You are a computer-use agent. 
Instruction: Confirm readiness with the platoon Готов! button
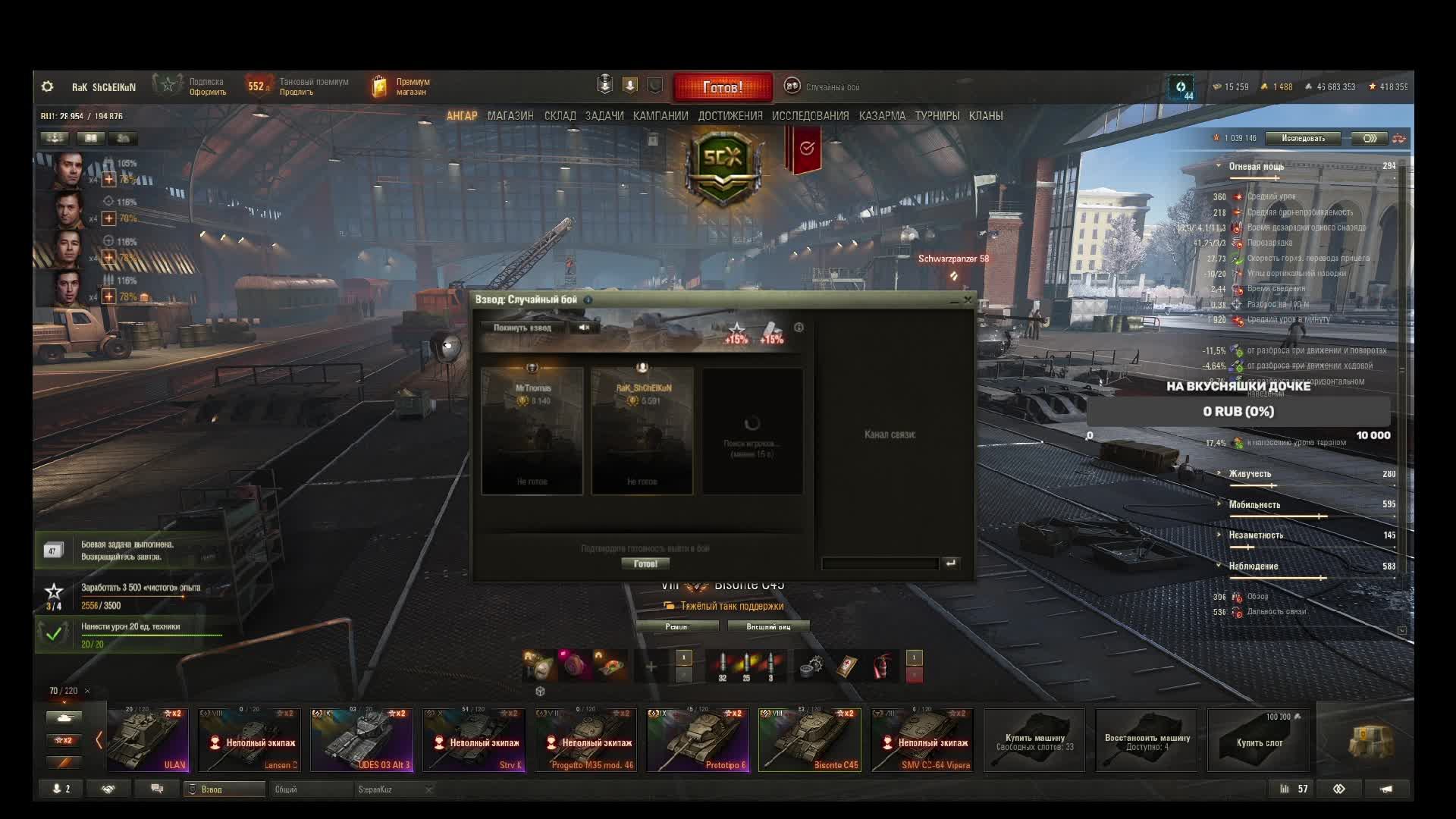pos(645,563)
